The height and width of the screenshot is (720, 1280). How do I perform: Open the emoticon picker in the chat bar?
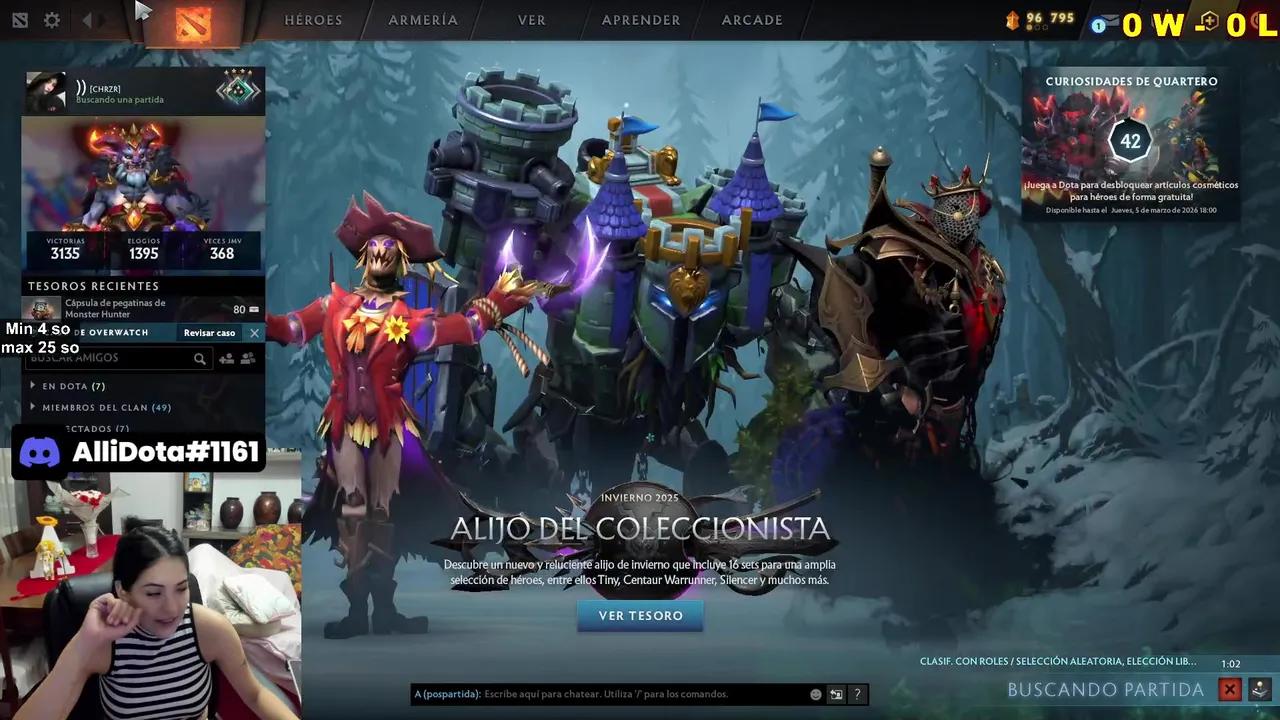[x=814, y=694]
